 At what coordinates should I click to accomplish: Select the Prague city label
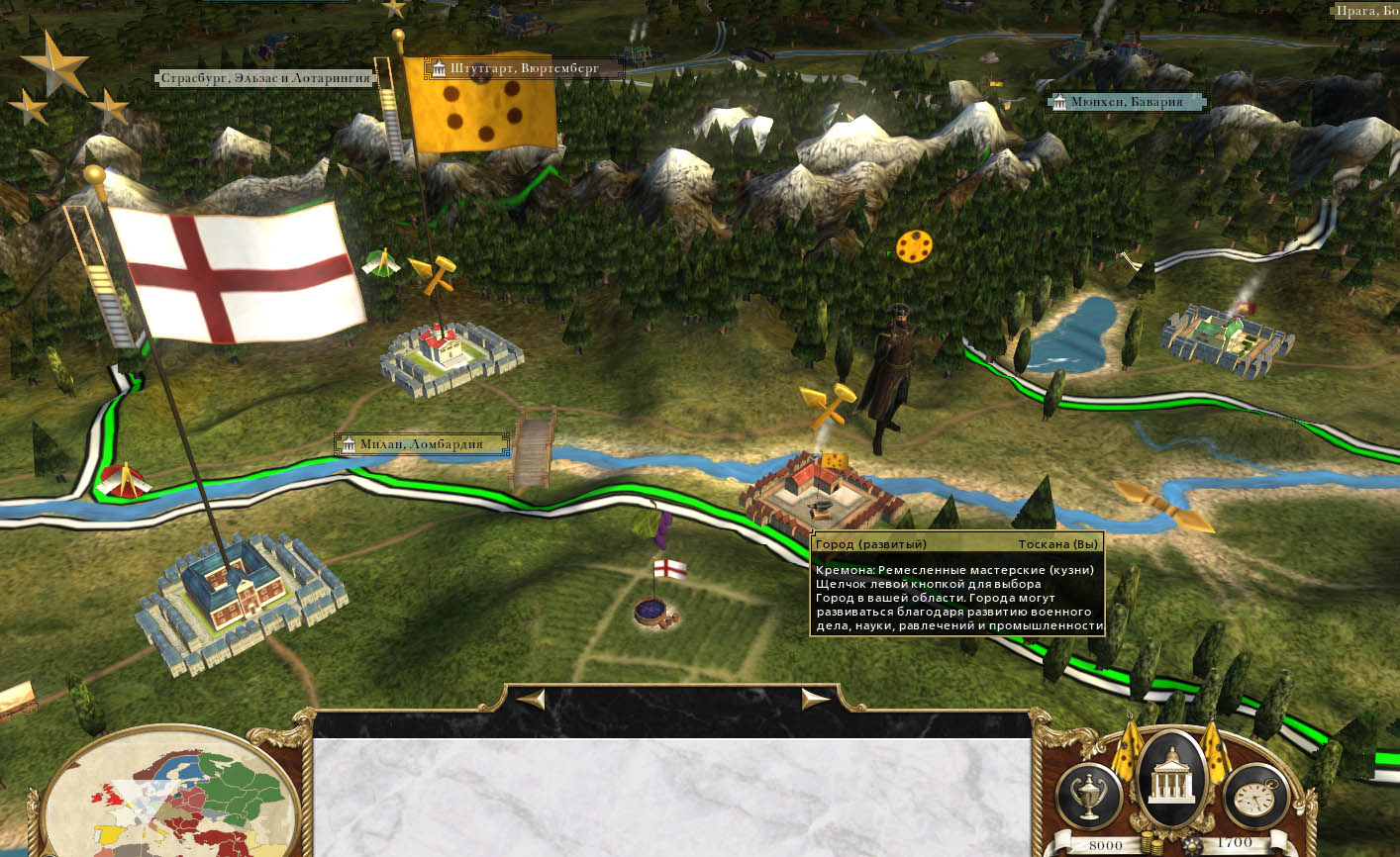tap(1365, 11)
